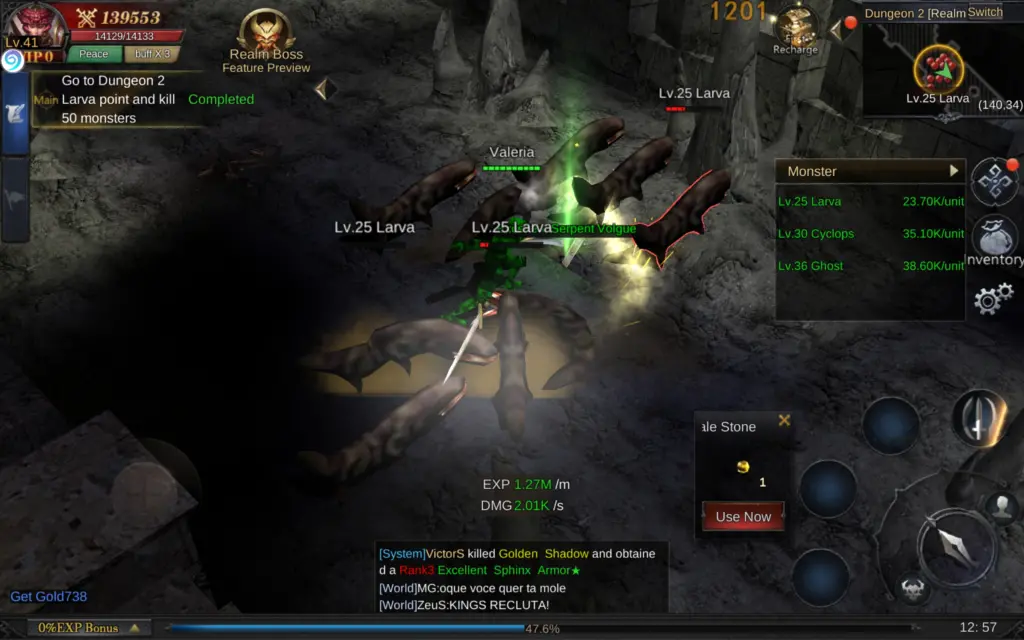Toggle the Peace combat mode button

[x=94, y=54]
